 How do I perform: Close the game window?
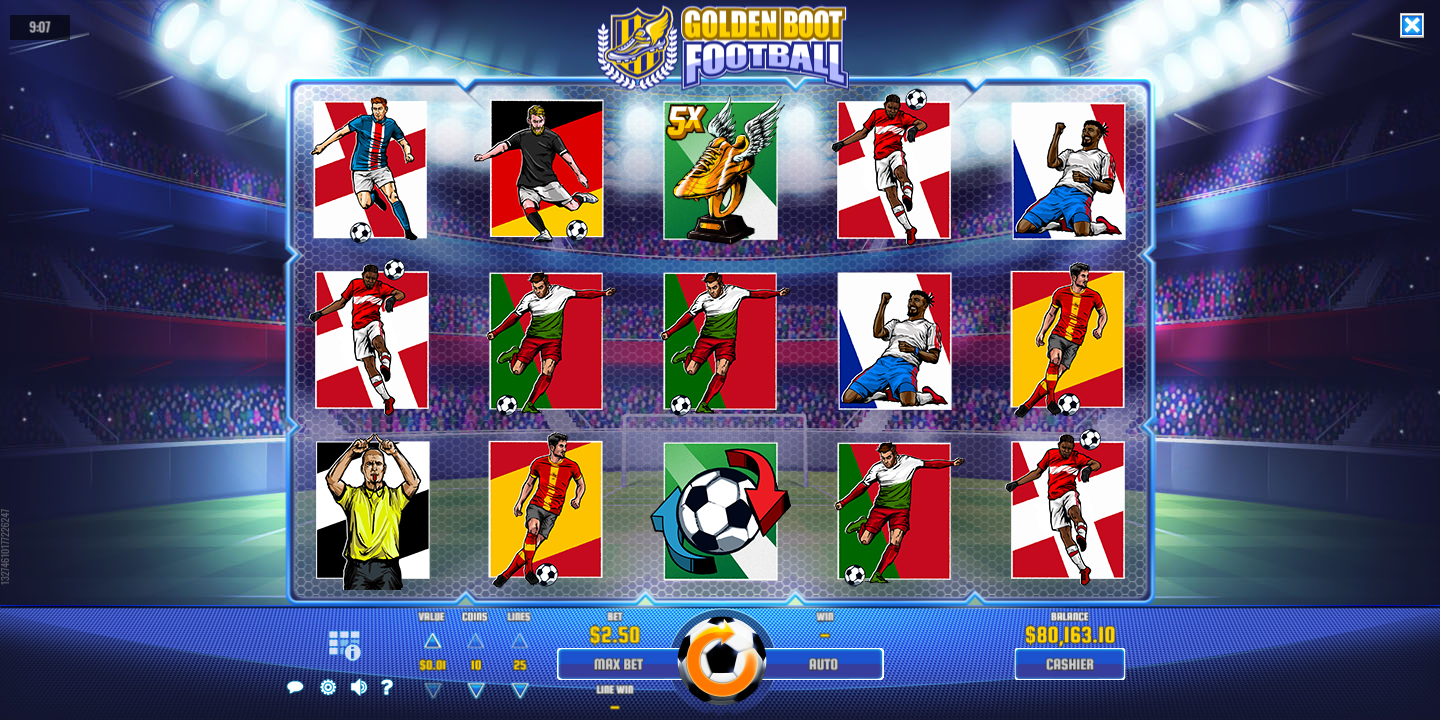[1411, 25]
